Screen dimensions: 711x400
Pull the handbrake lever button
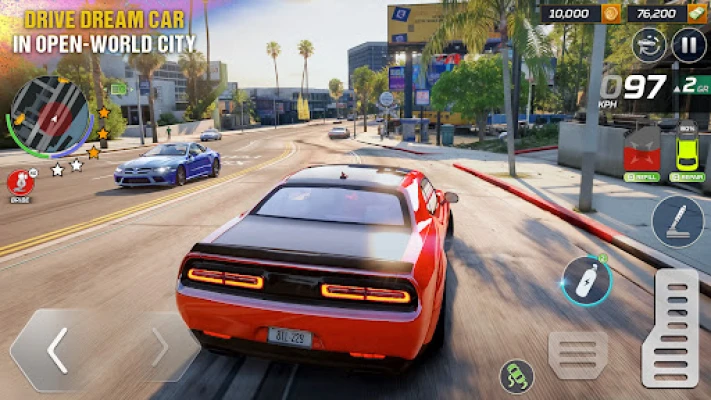click(677, 221)
